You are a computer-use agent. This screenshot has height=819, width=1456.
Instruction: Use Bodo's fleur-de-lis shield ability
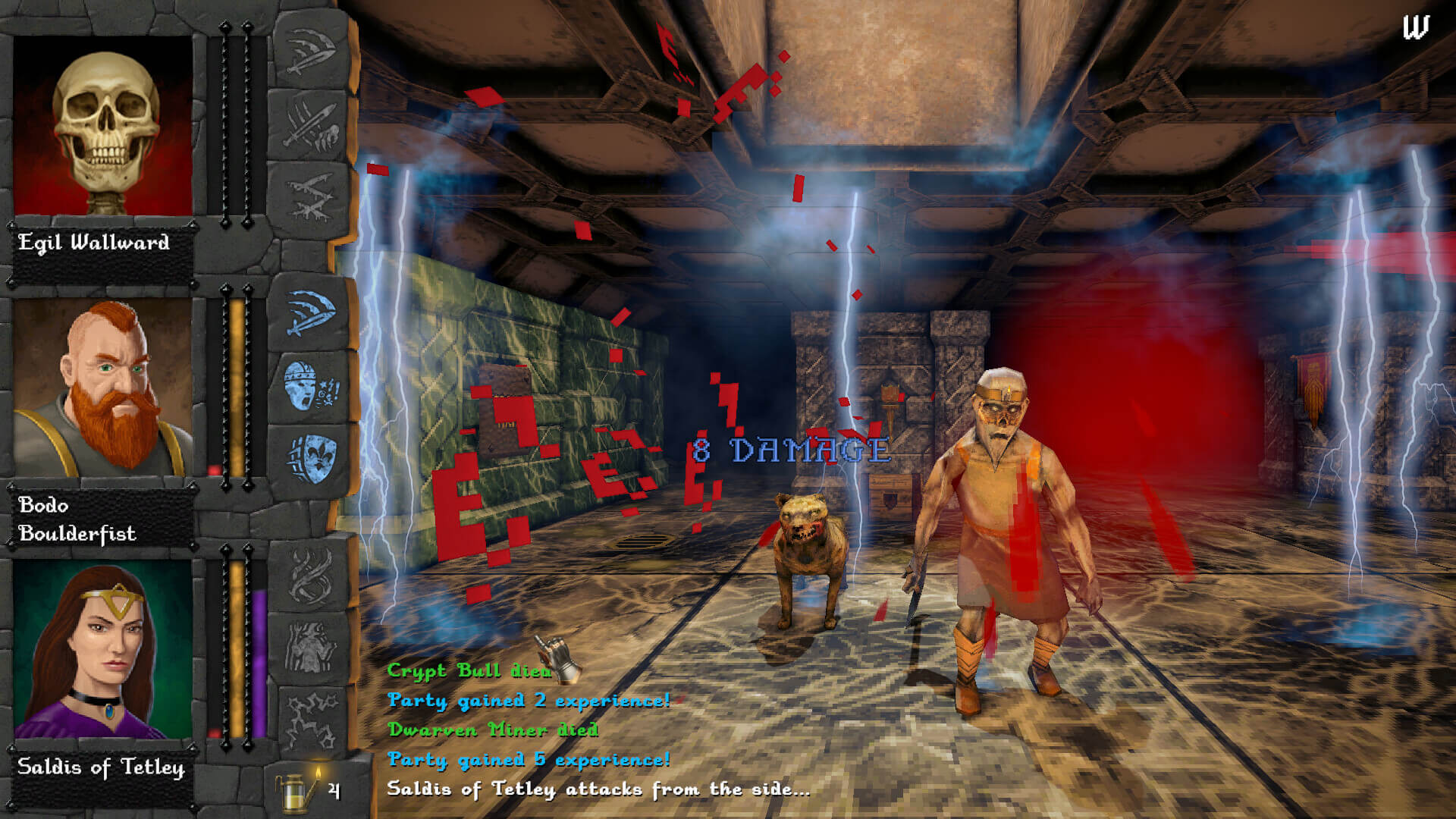click(x=310, y=460)
